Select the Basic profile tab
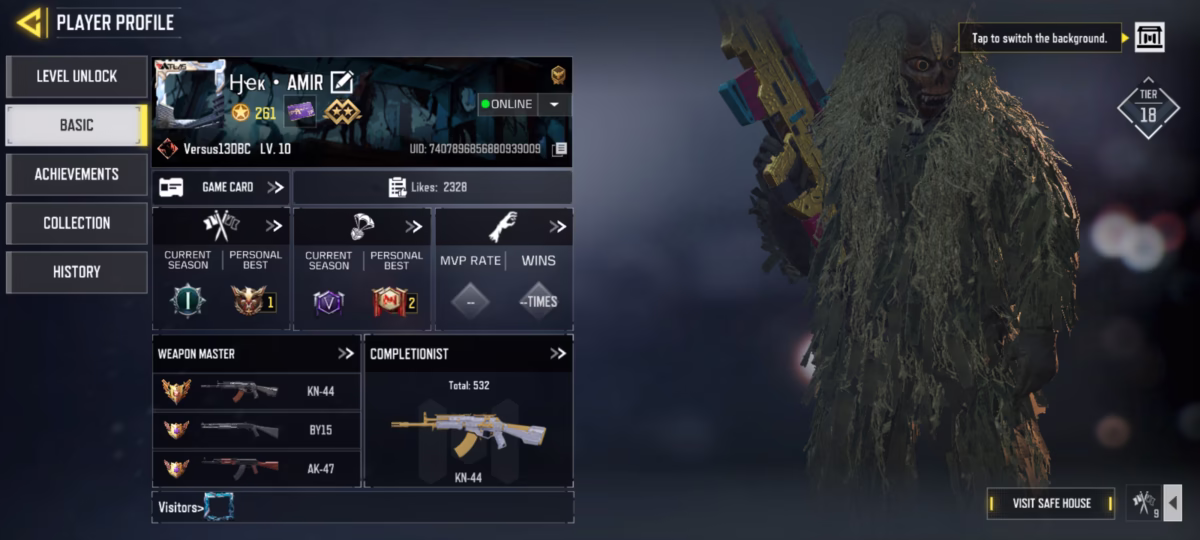 77,125
